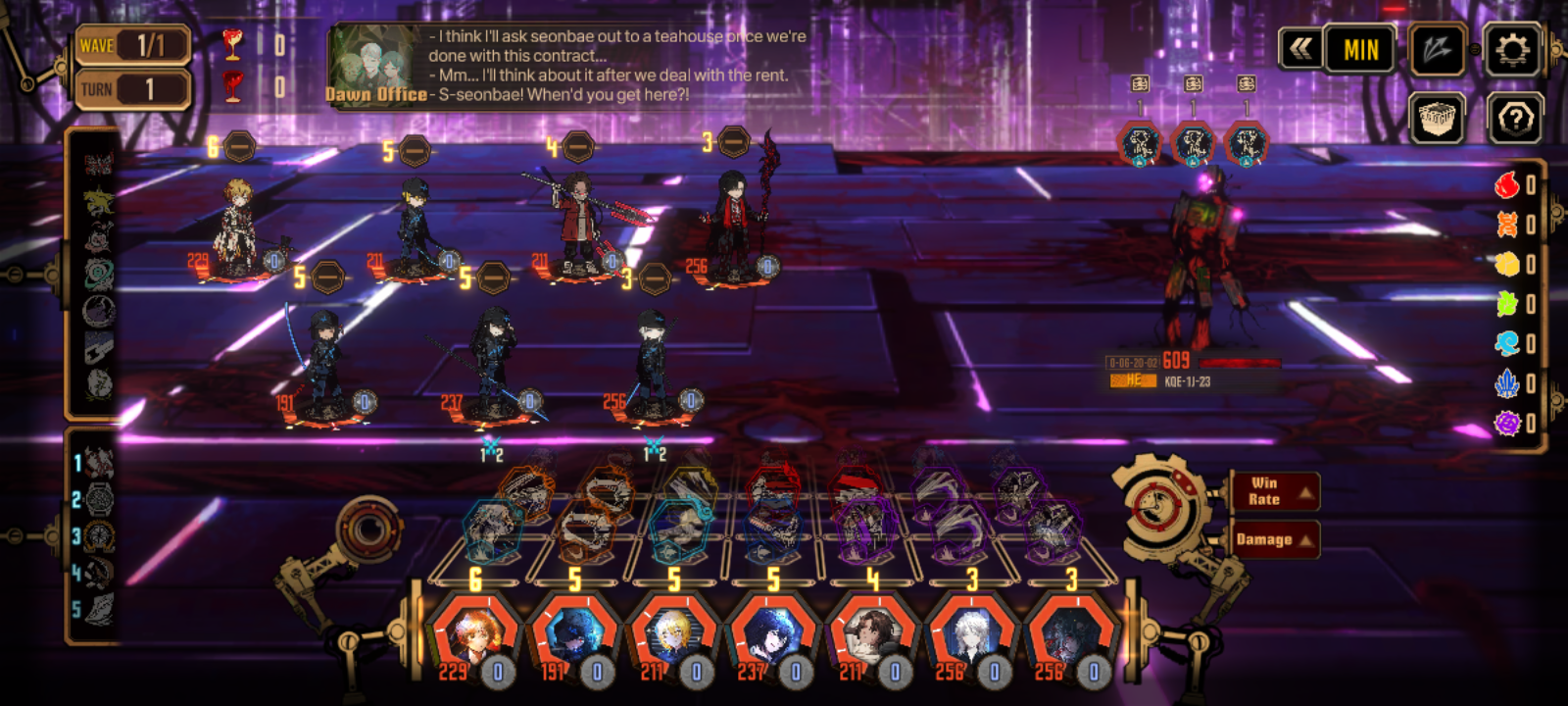Viewport: 1568px width, 706px height.
Task: Select the orange-haired sinner portrait with 229 HP
Action: (x=473, y=637)
